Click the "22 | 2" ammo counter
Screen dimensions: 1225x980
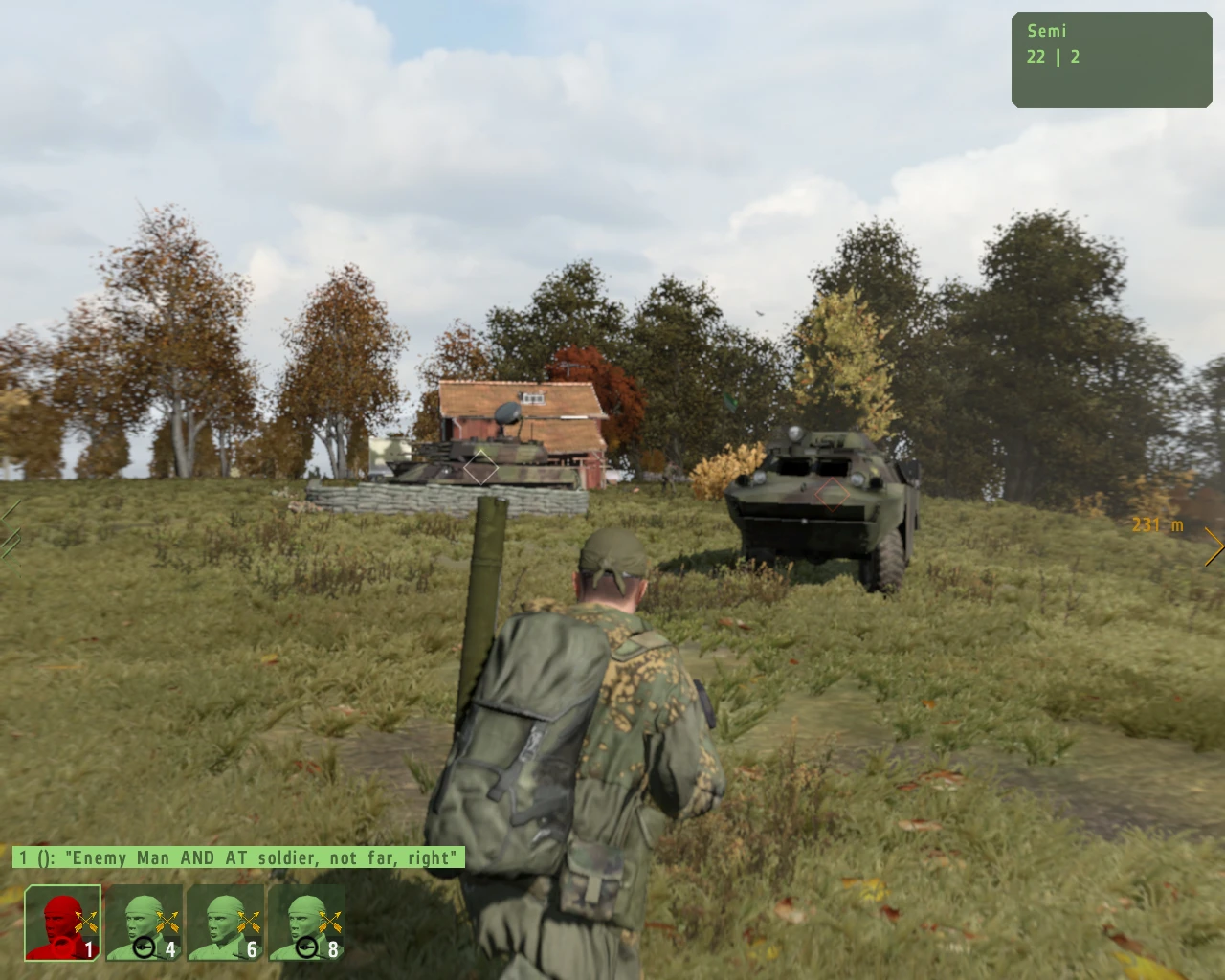click(x=1051, y=57)
